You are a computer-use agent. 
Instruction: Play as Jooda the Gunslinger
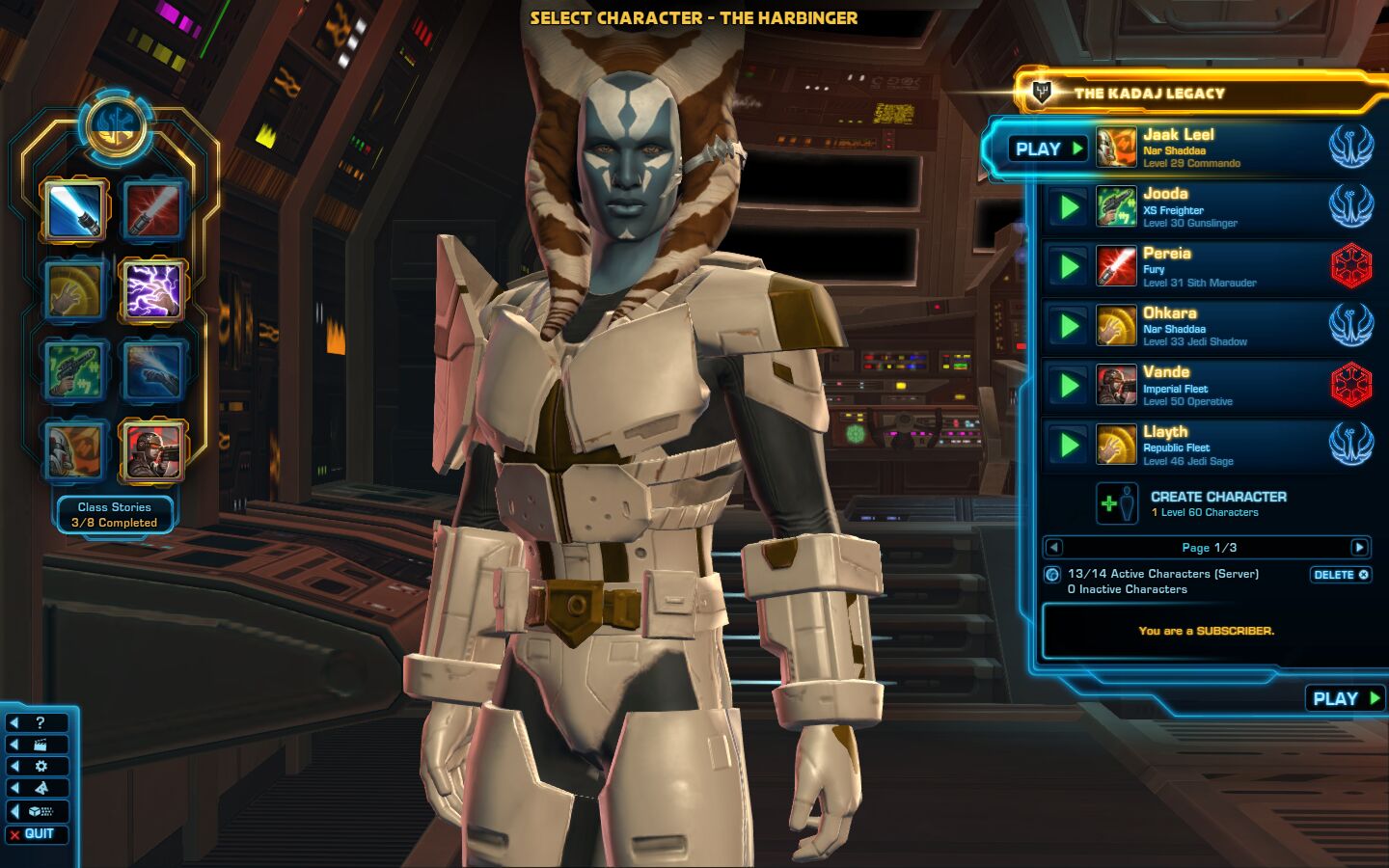pos(1069,207)
